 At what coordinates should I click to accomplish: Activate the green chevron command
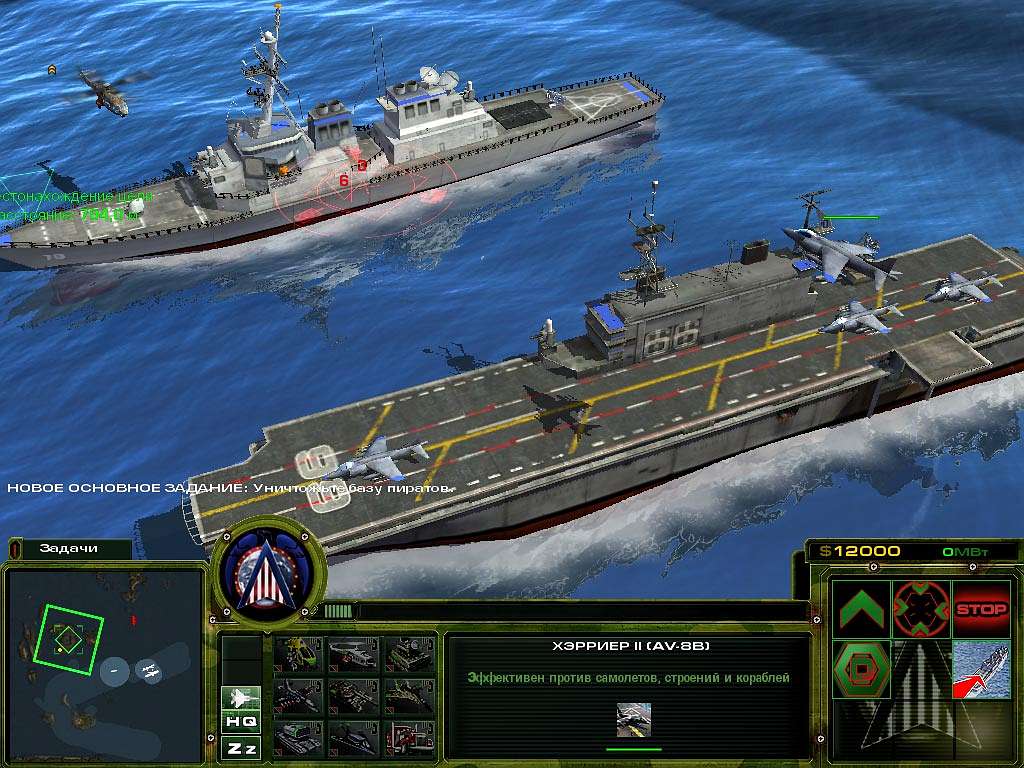tap(861, 609)
